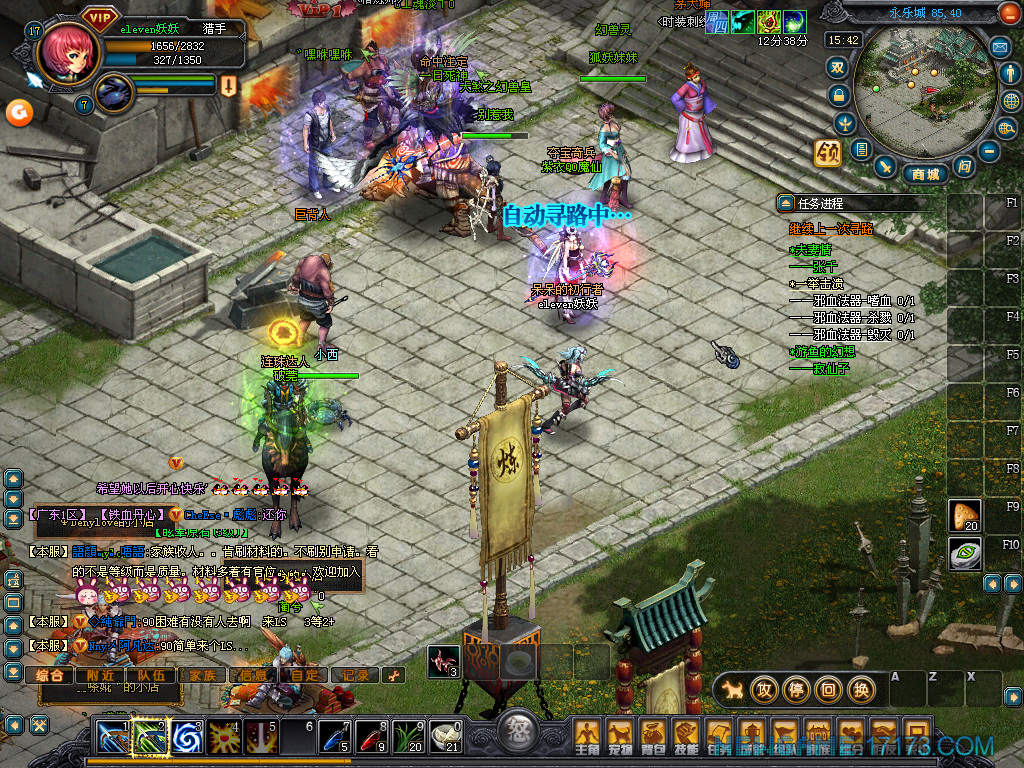Switch to the 综合 chat tab
The image size is (1024, 768).
[x=50, y=675]
